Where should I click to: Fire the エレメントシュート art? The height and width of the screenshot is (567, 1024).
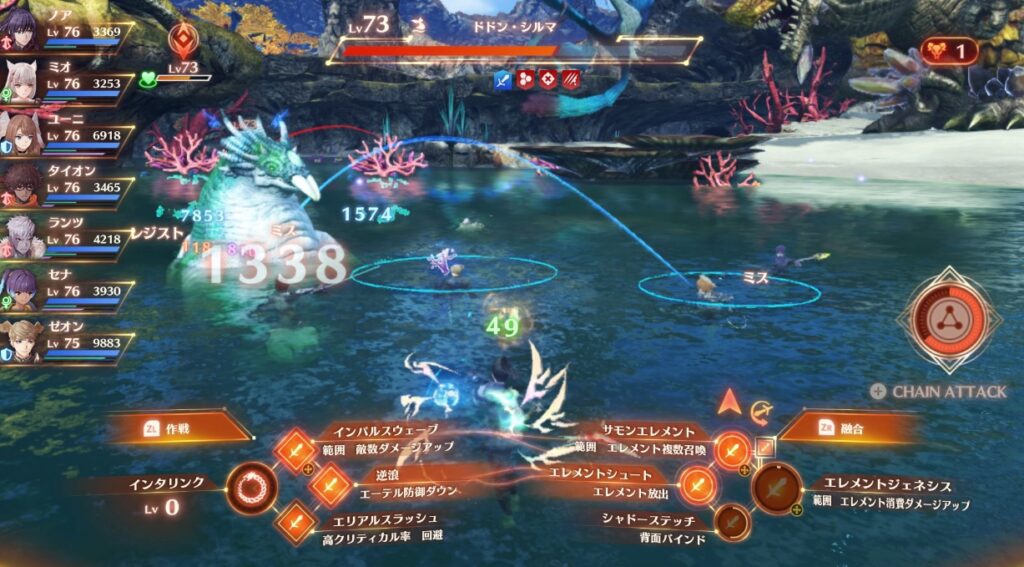[697, 485]
